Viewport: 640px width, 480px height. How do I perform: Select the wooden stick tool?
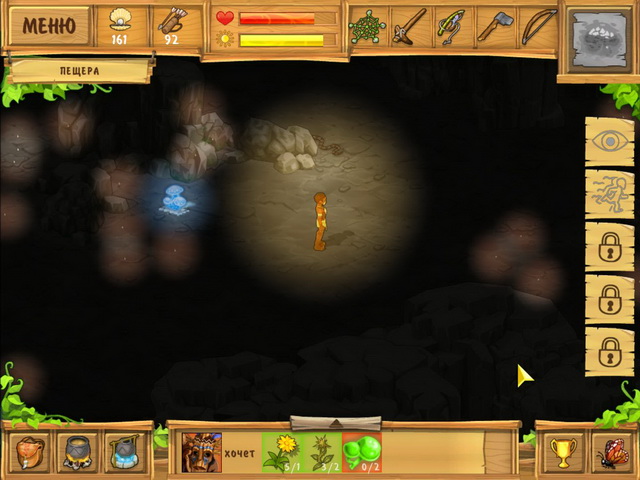tap(410, 26)
